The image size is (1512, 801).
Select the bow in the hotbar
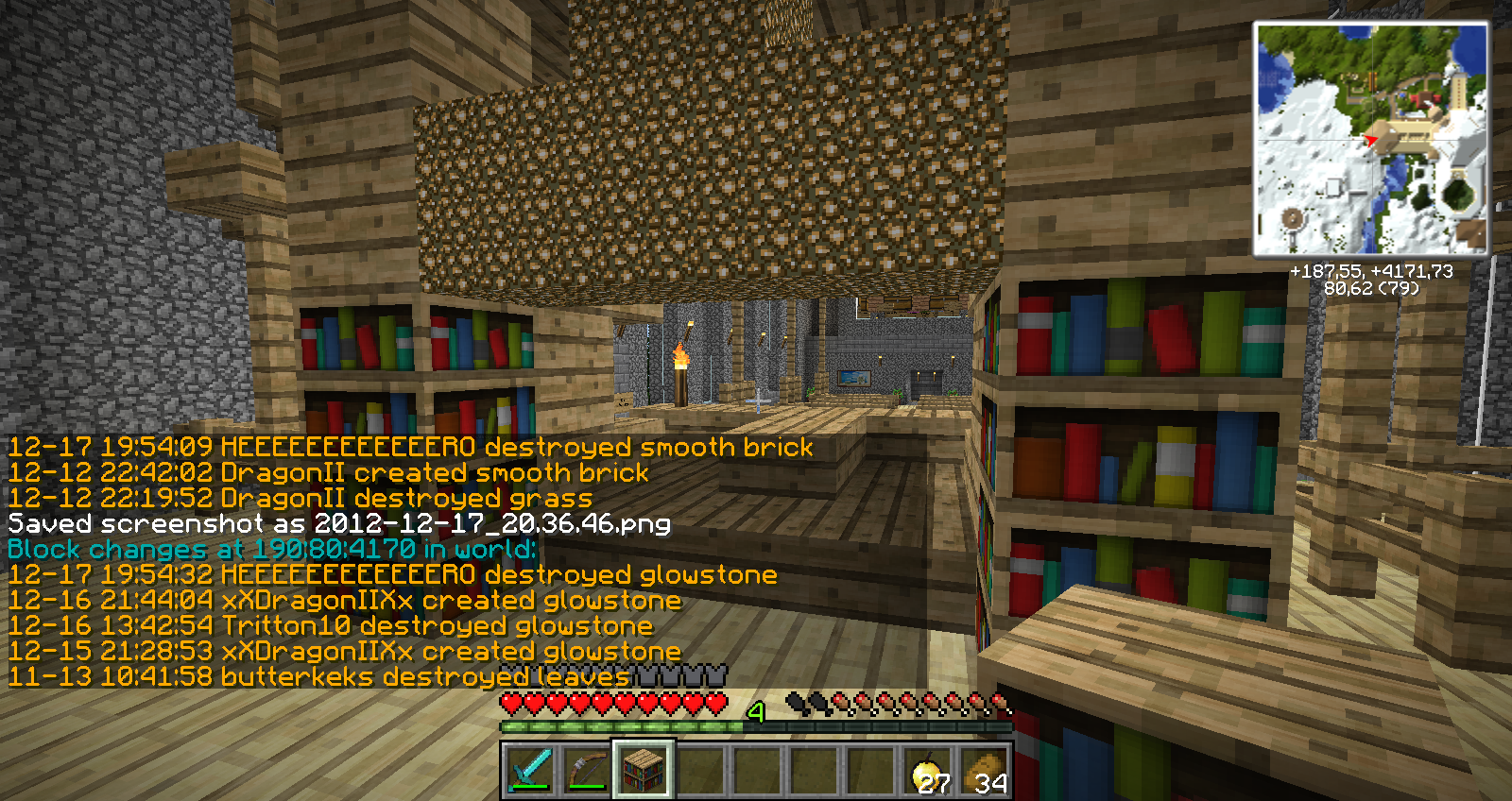click(586, 770)
